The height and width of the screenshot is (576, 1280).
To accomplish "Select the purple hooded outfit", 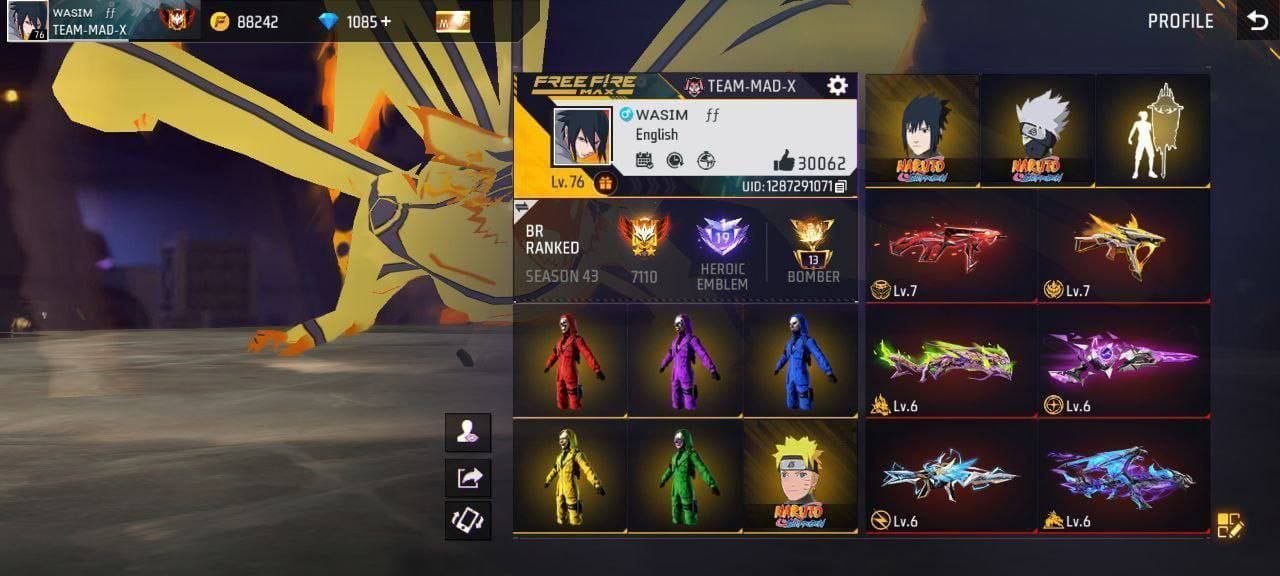I will 686,360.
